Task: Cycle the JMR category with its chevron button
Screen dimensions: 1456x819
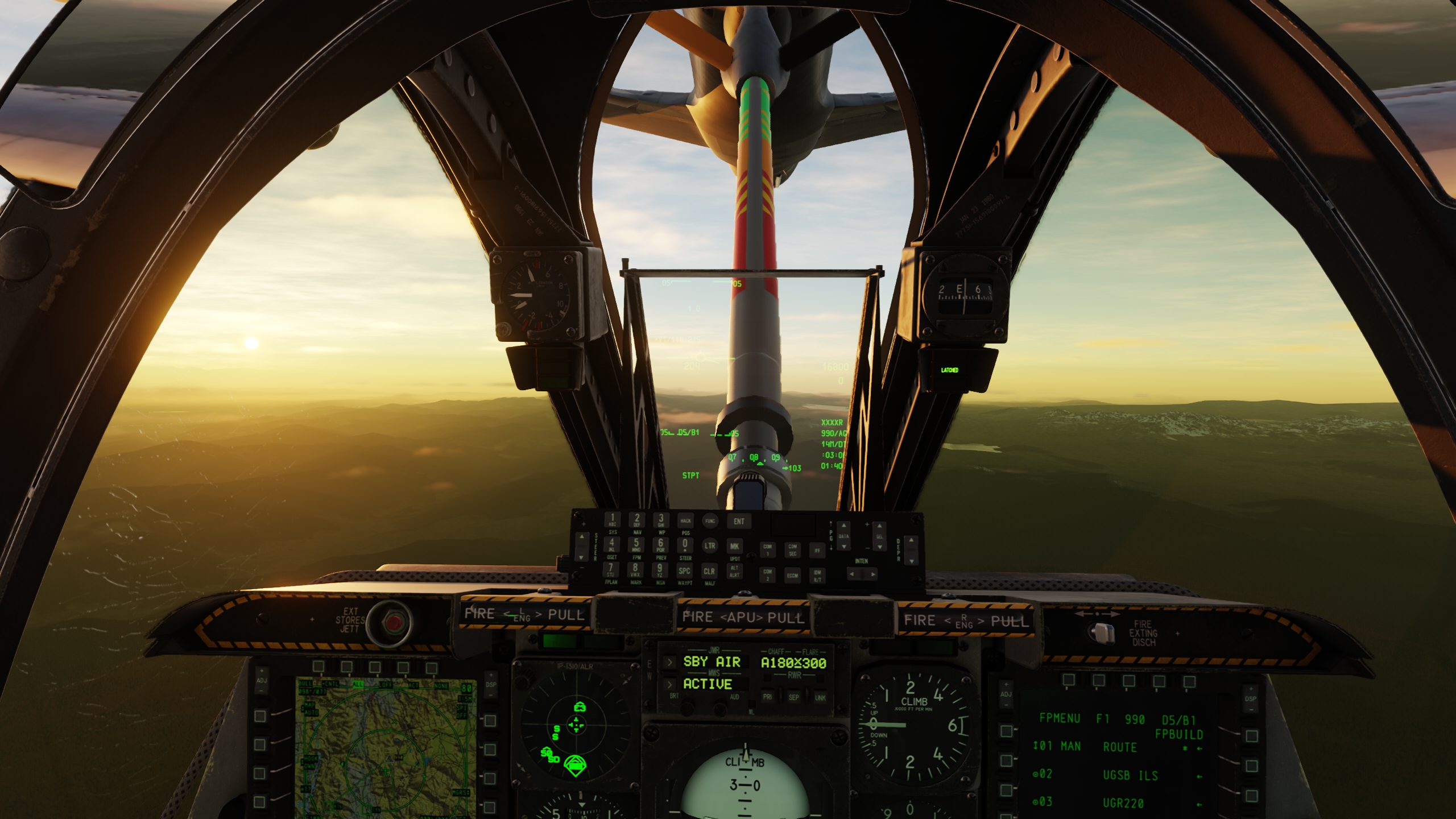Action: 671,661
